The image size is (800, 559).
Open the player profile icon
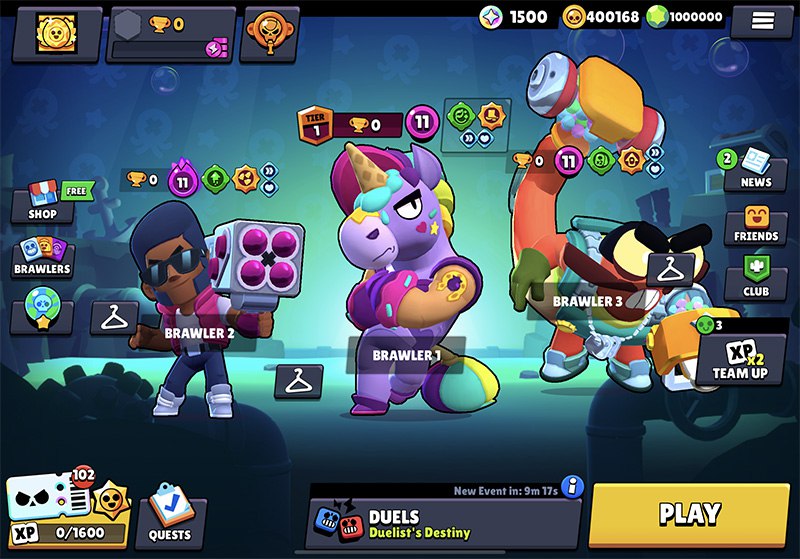[x=51, y=33]
